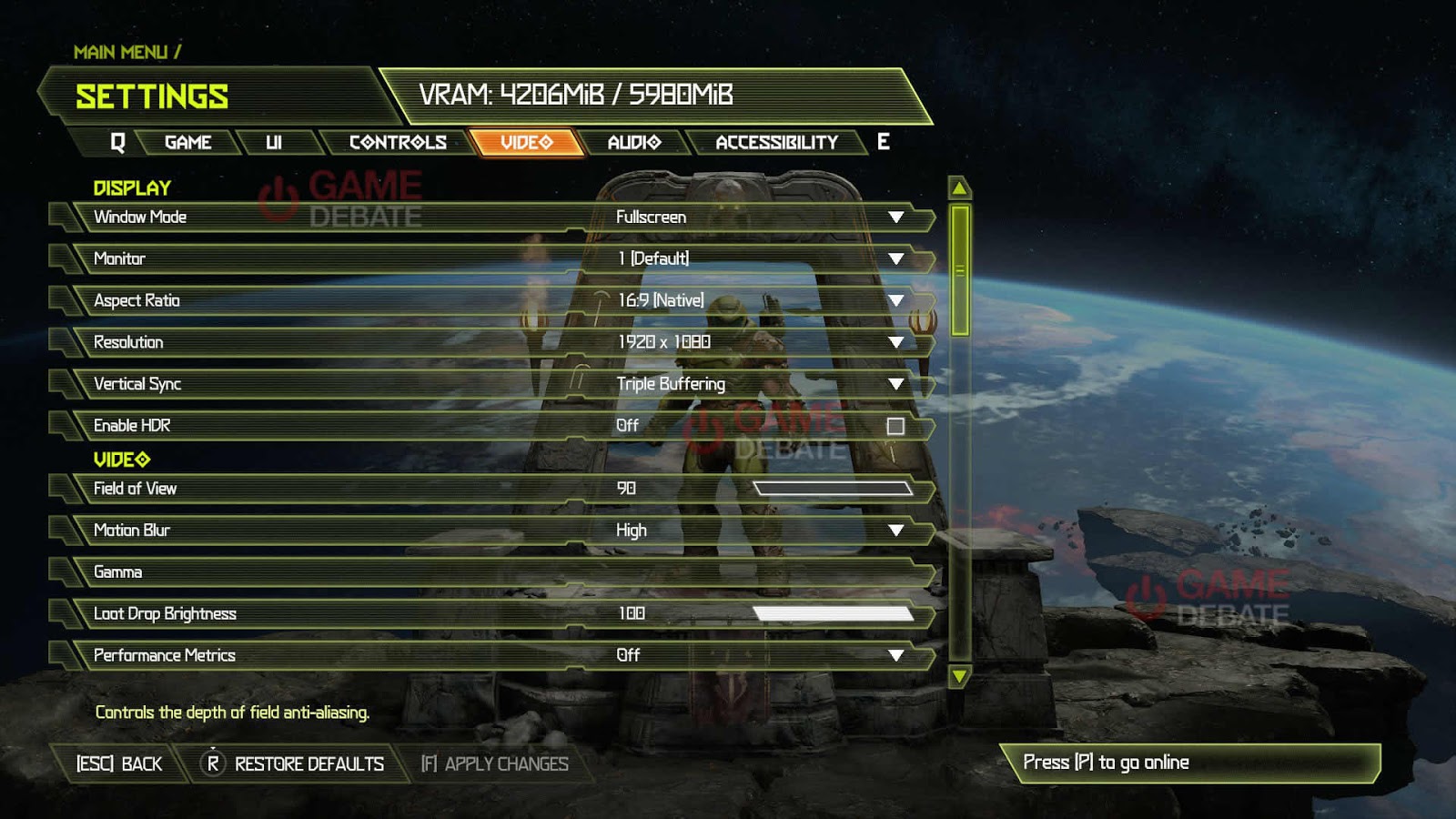The width and height of the screenshot is (1456, 819).
Task: Expand the Resolution dropdown
Action: [897, 341]
